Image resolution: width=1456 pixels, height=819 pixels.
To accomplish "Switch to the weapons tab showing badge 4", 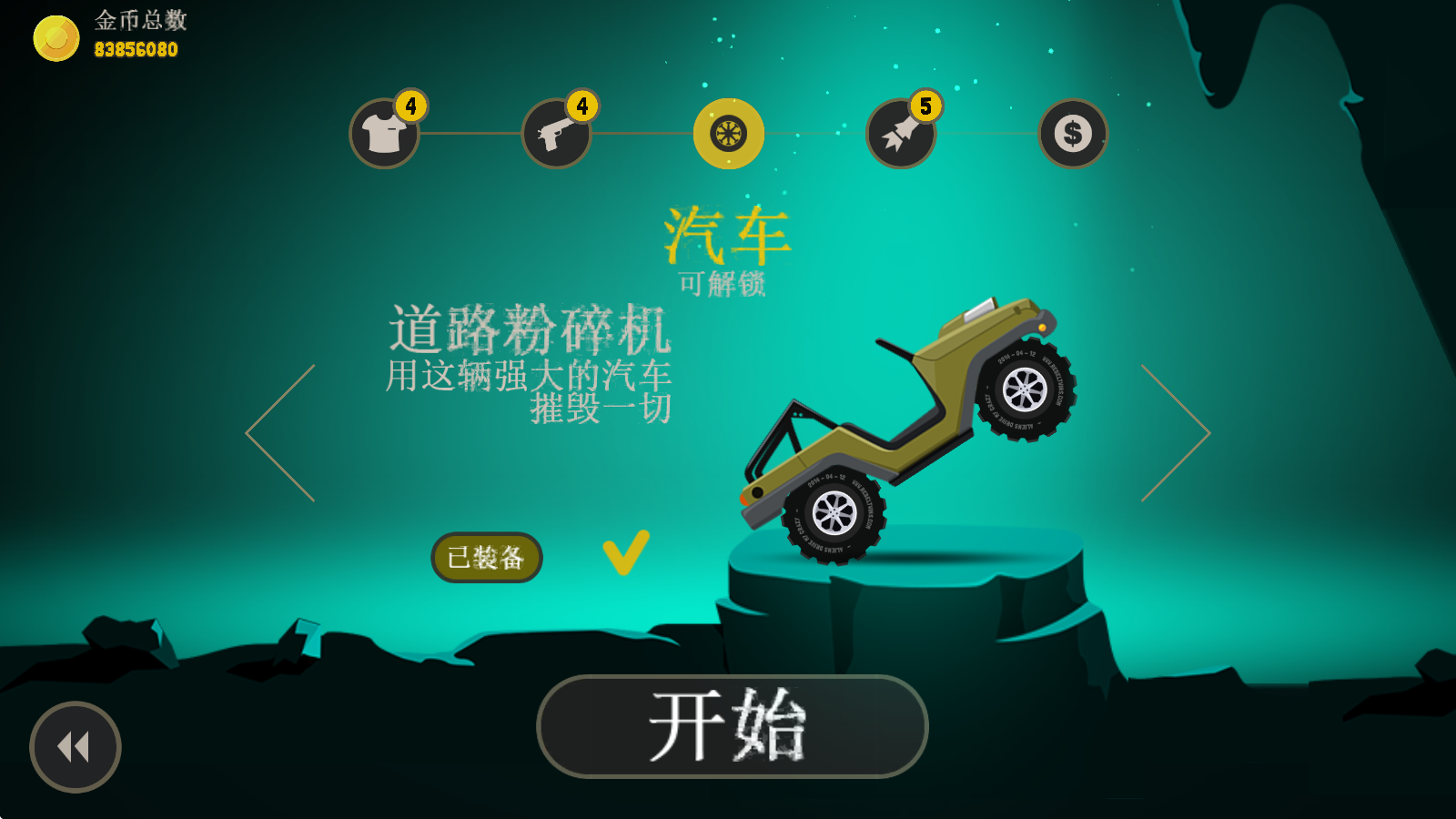I will [555, 134].
